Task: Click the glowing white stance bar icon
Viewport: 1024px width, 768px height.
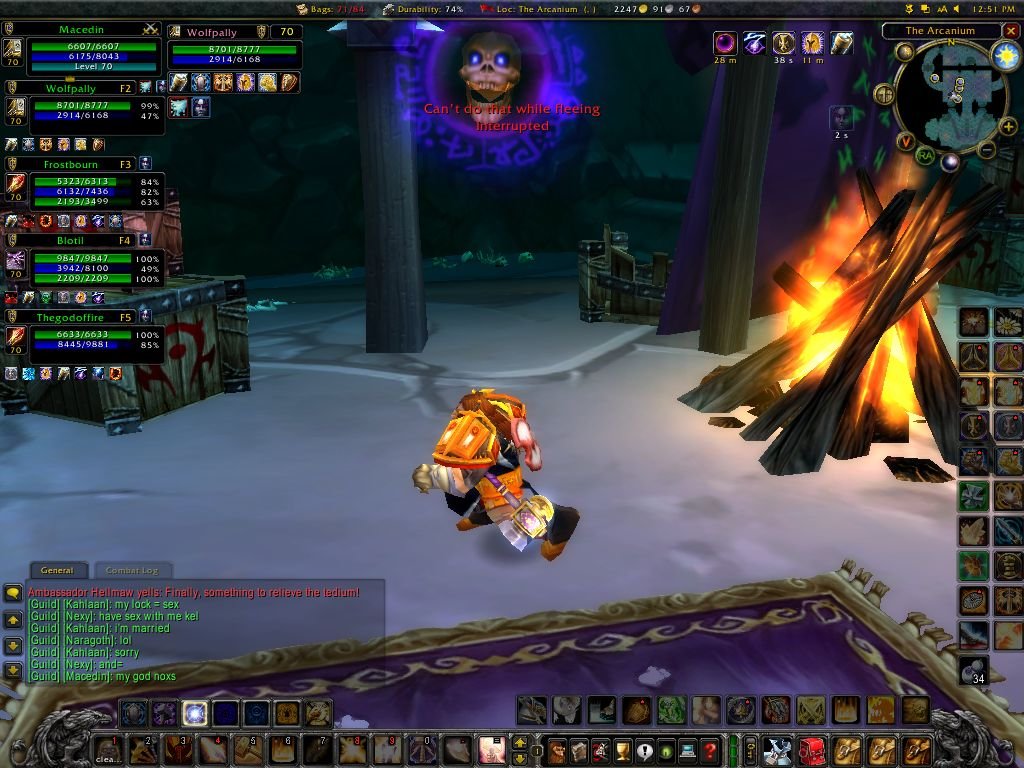Action: (195, 713)
